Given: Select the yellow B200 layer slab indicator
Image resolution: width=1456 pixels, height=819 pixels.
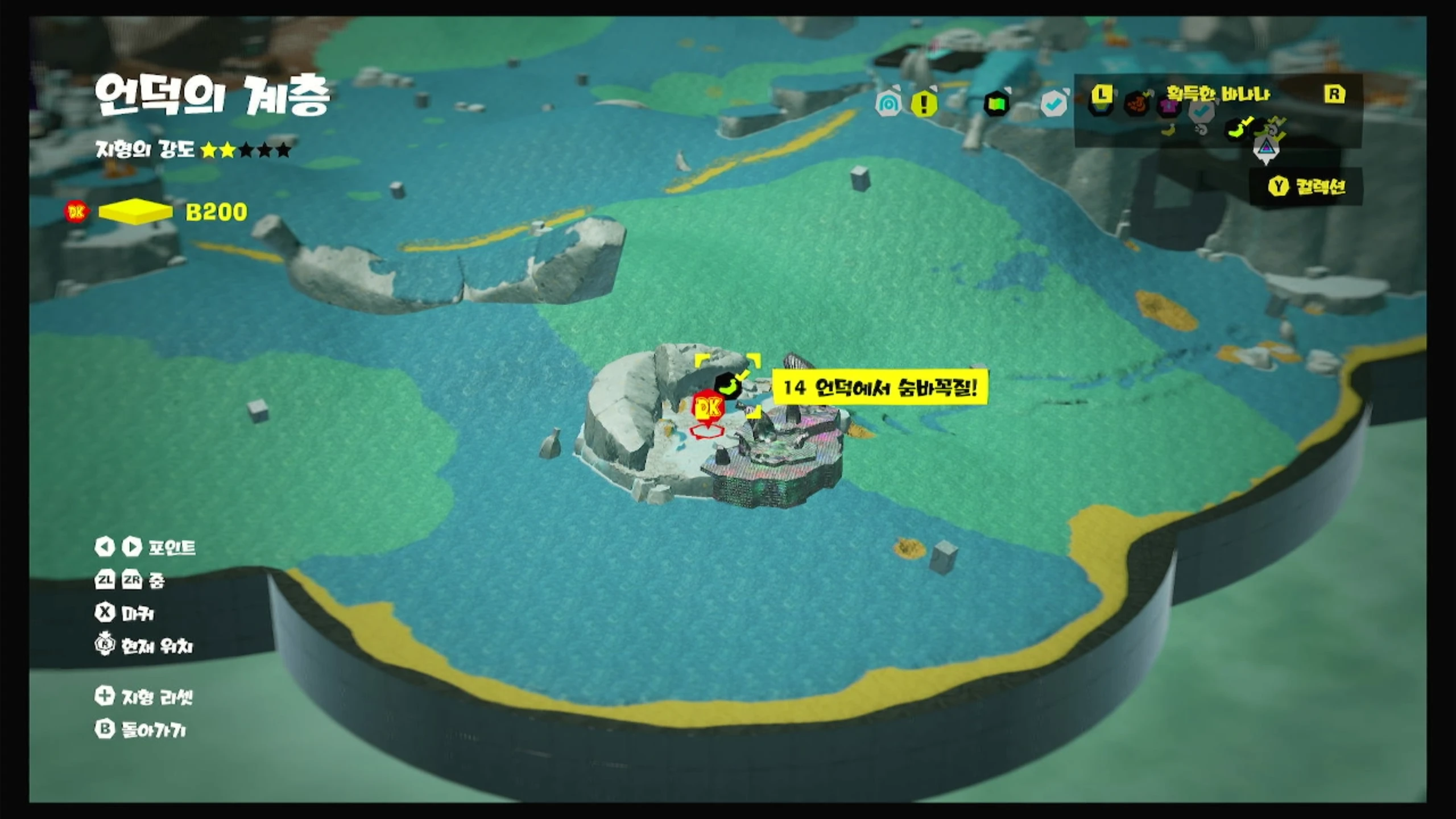Looking at the screenshot, I should (x=135, y=212).
